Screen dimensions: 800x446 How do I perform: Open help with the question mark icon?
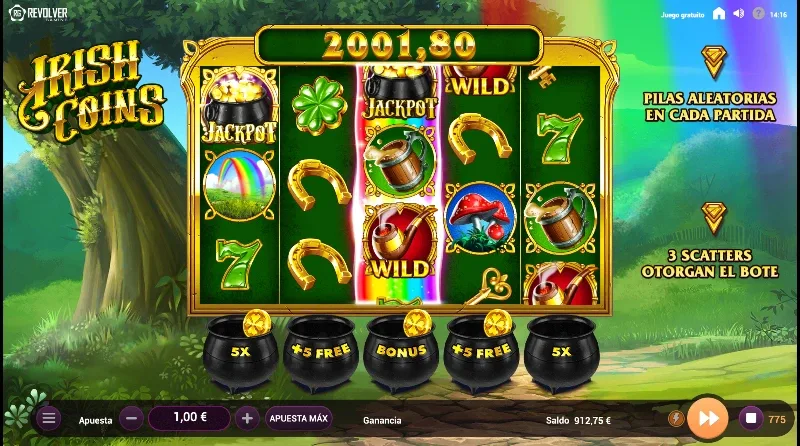click(x=758, y=14)
